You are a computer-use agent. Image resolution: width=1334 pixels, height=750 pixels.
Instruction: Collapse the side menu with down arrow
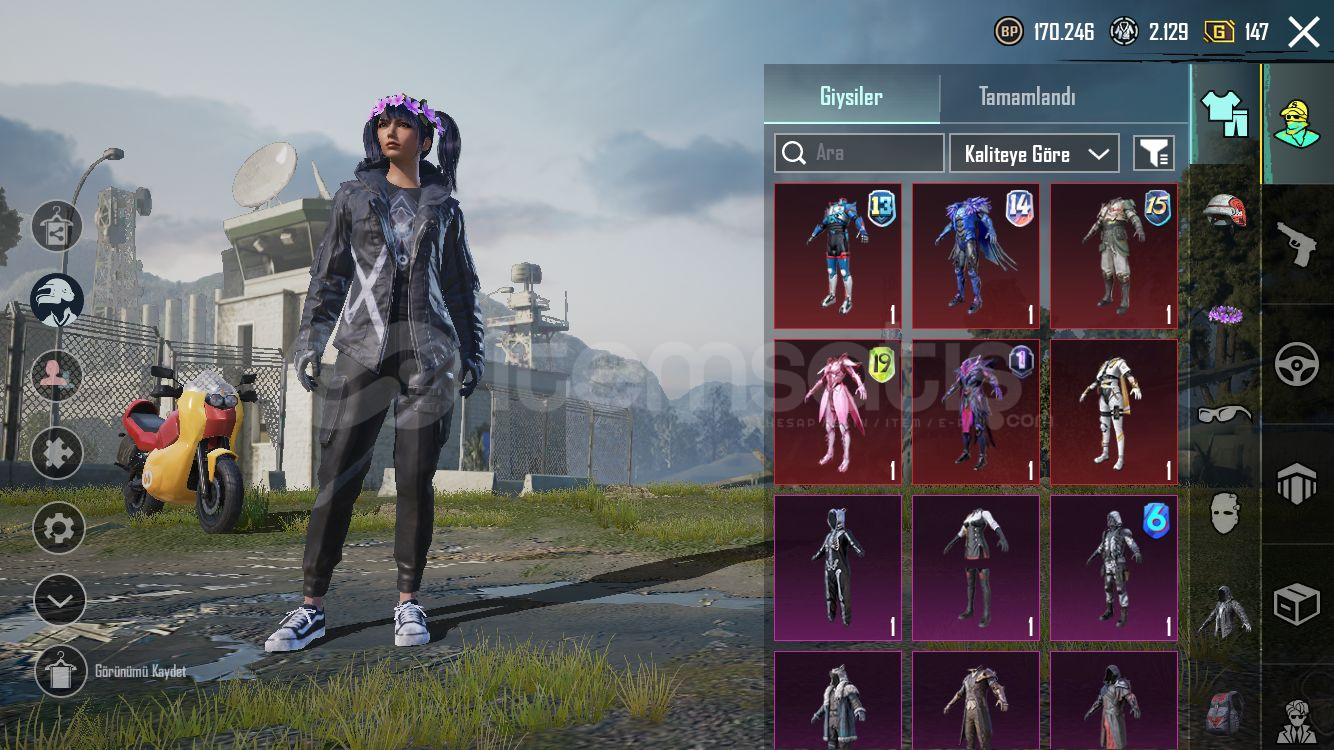pos(58,600)
